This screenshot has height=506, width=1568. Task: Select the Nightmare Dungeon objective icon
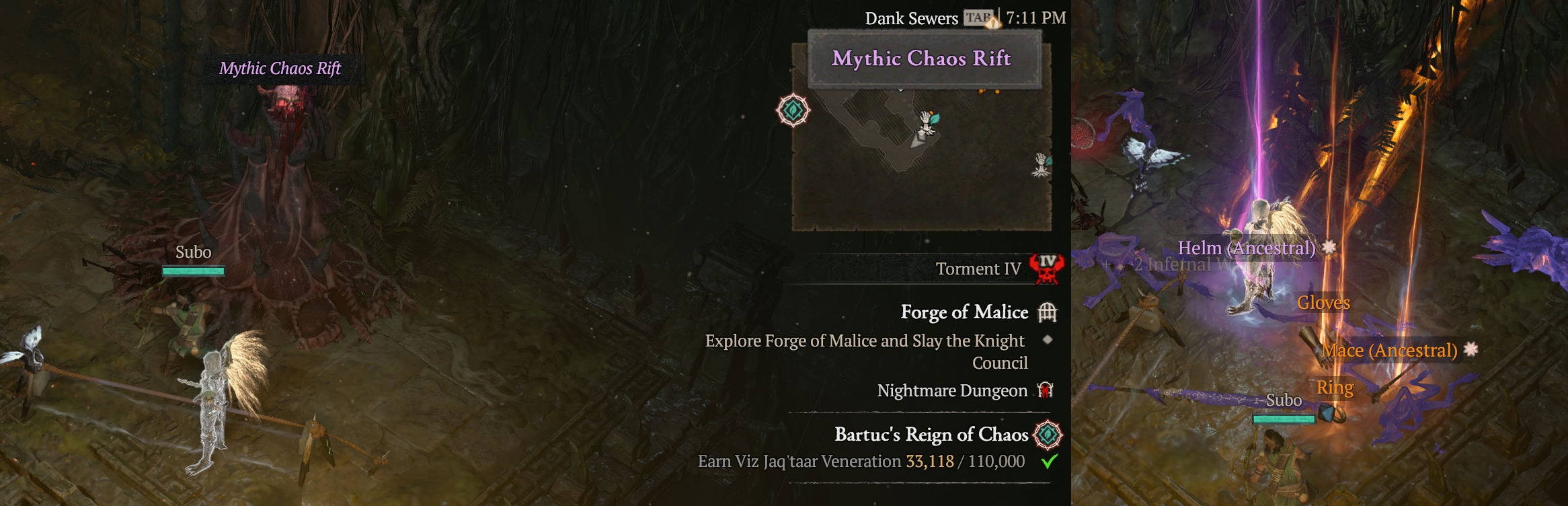click(1045, 390)
